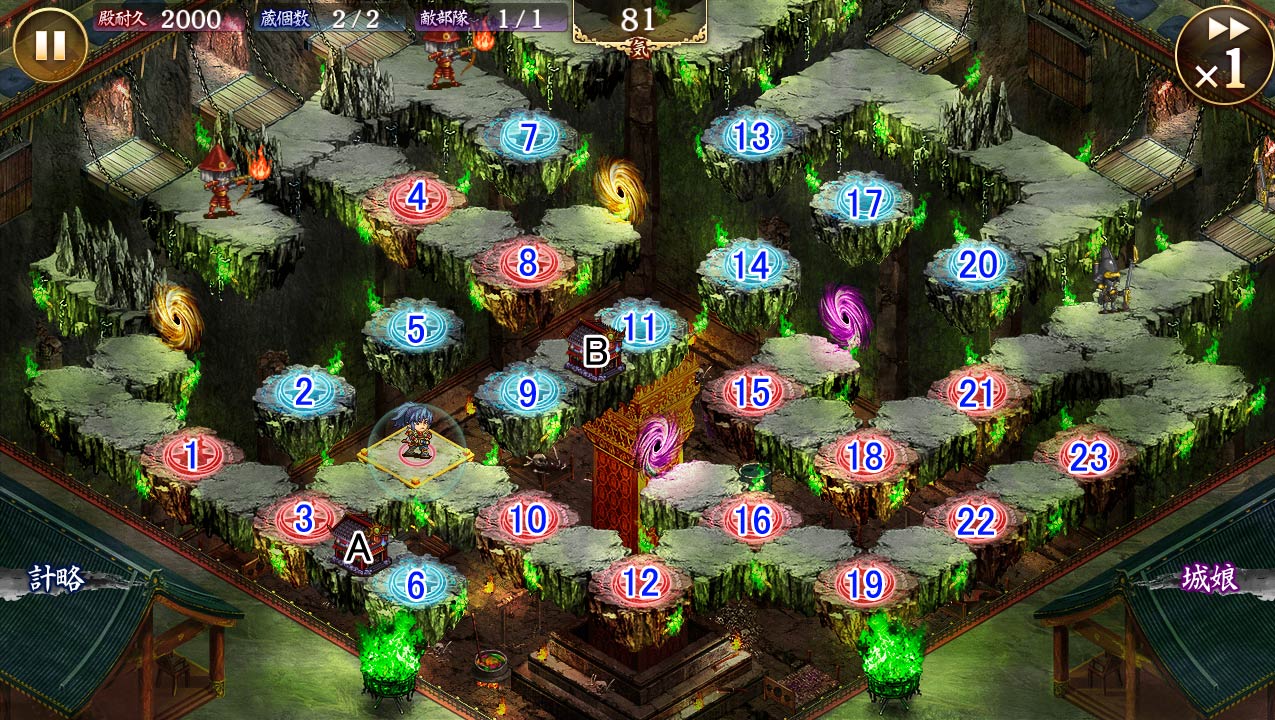The width and height of the screenshot is (1275, 720).
Task: Open the 計略 stratagem panel
Action: tap(55, 579)
